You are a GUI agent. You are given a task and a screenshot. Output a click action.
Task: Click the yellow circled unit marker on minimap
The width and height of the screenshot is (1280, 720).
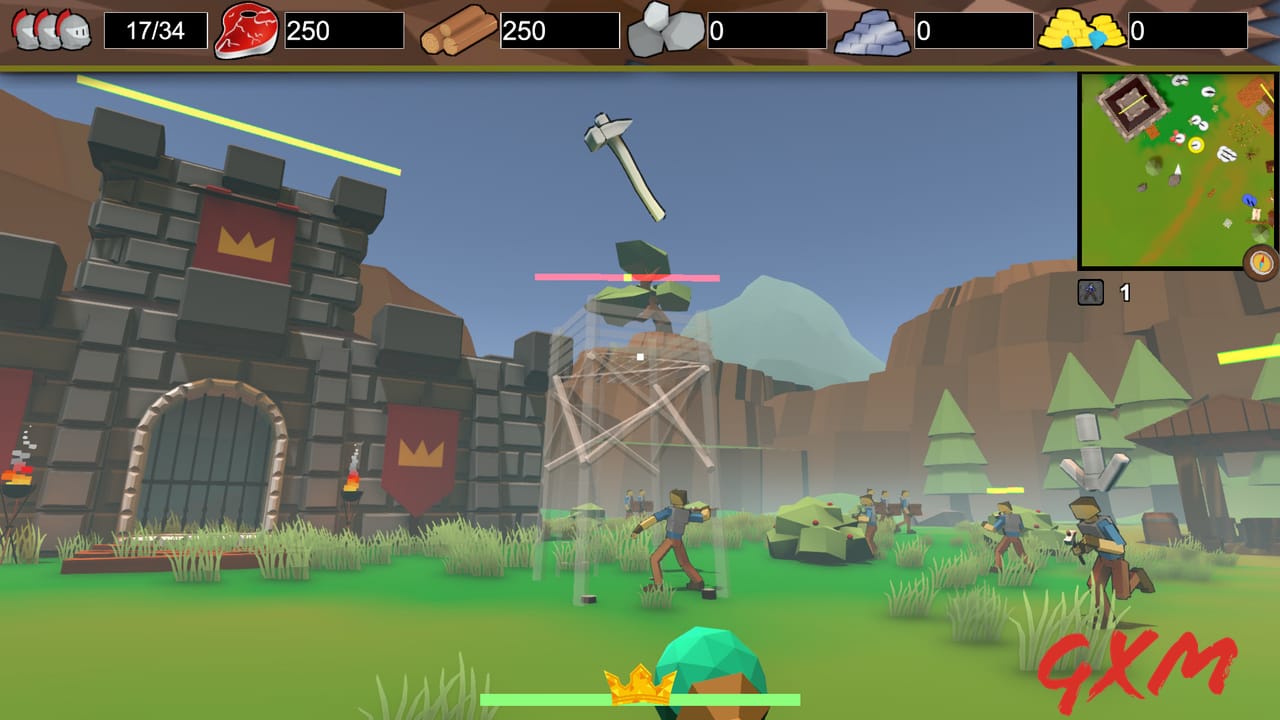(1196, 145)
